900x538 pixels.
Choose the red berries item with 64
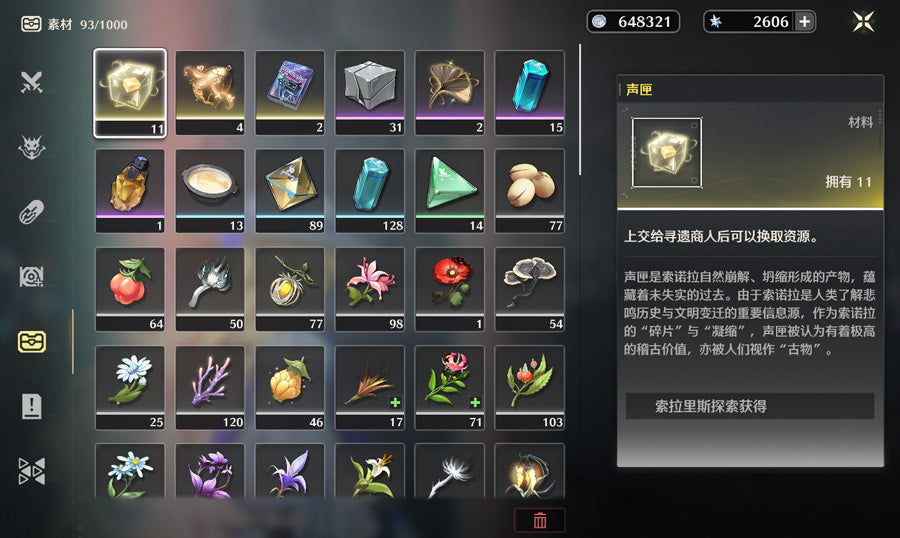click(130, 288)
